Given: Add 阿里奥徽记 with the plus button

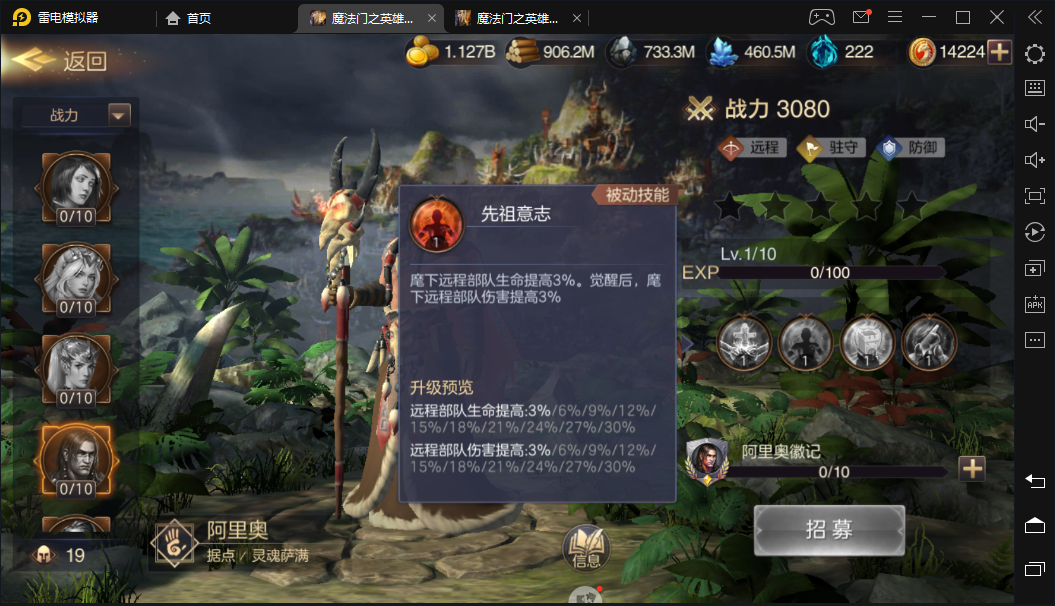Looking at the screenshot, I should [972, 468].
